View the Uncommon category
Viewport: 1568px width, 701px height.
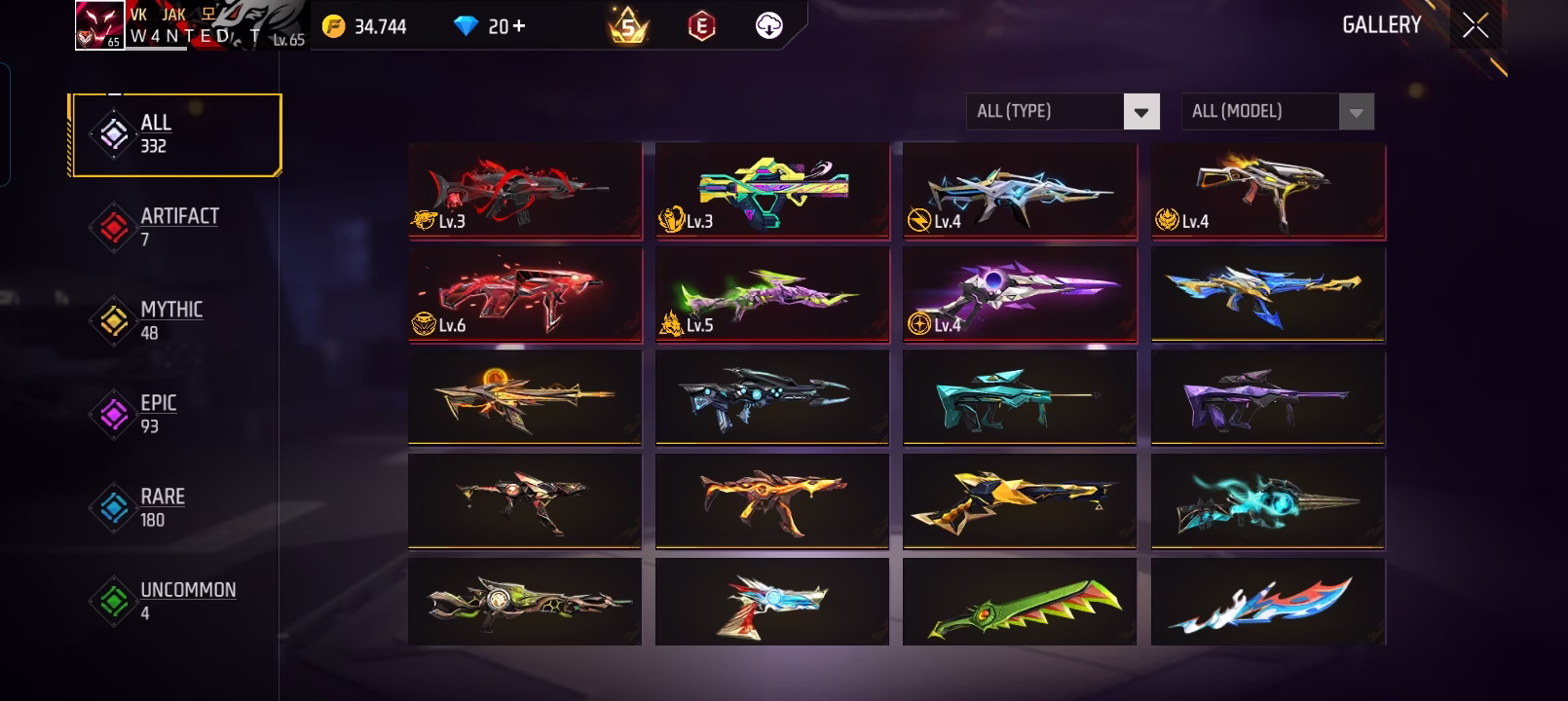tap(173, 601)
